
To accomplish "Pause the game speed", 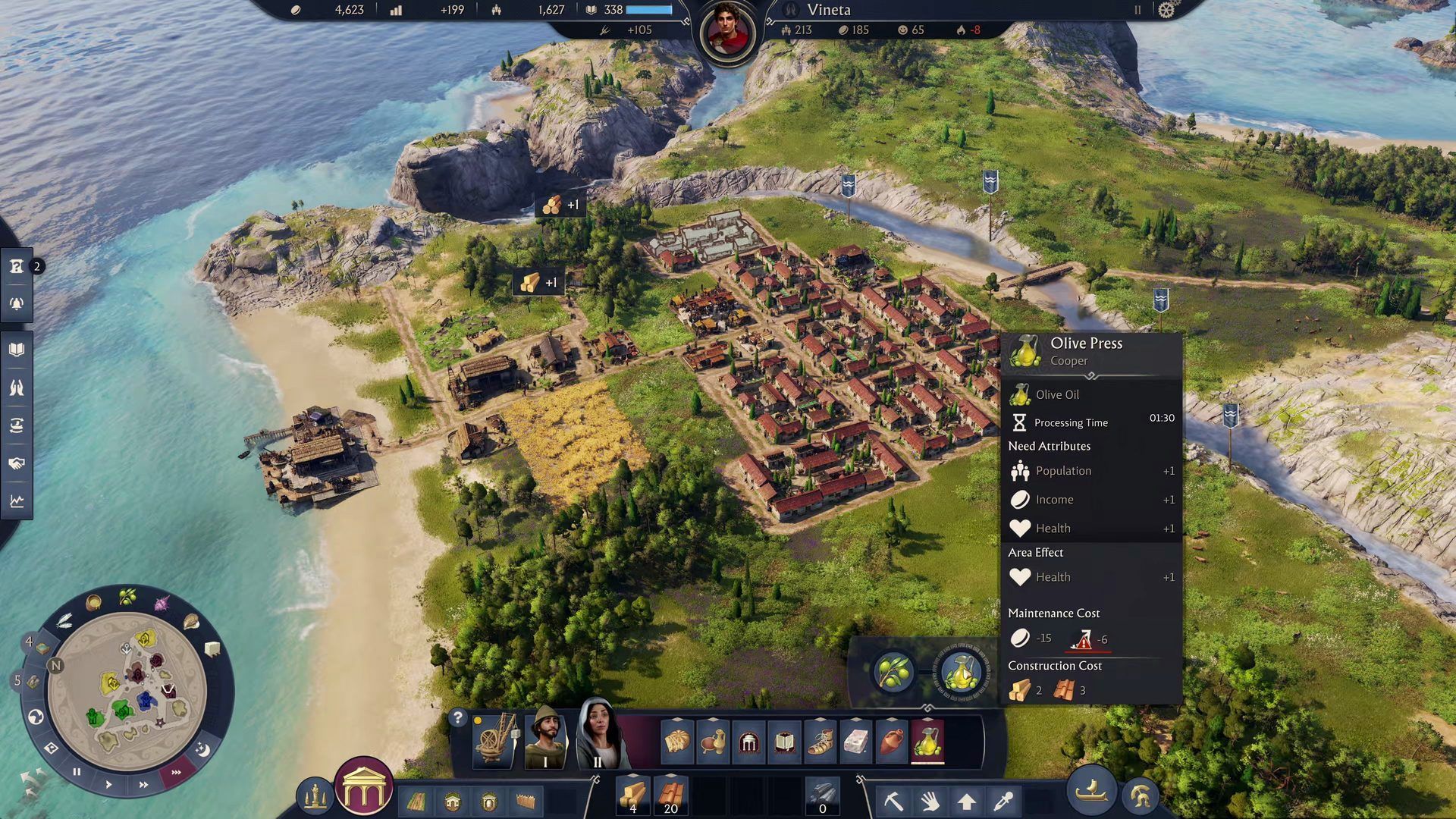I will (x=77, y=772).
